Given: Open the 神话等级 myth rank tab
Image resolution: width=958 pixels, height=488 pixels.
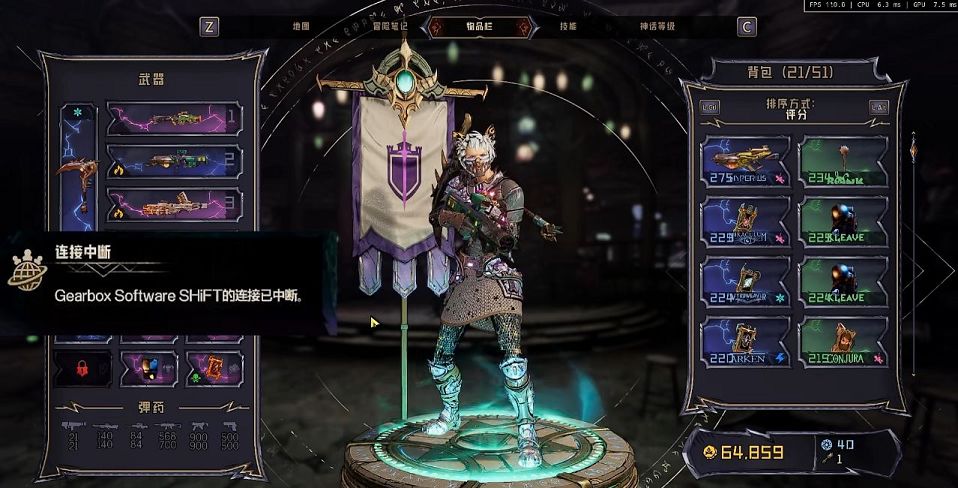Looking at the screenshot, I should [x=655, y=27].
